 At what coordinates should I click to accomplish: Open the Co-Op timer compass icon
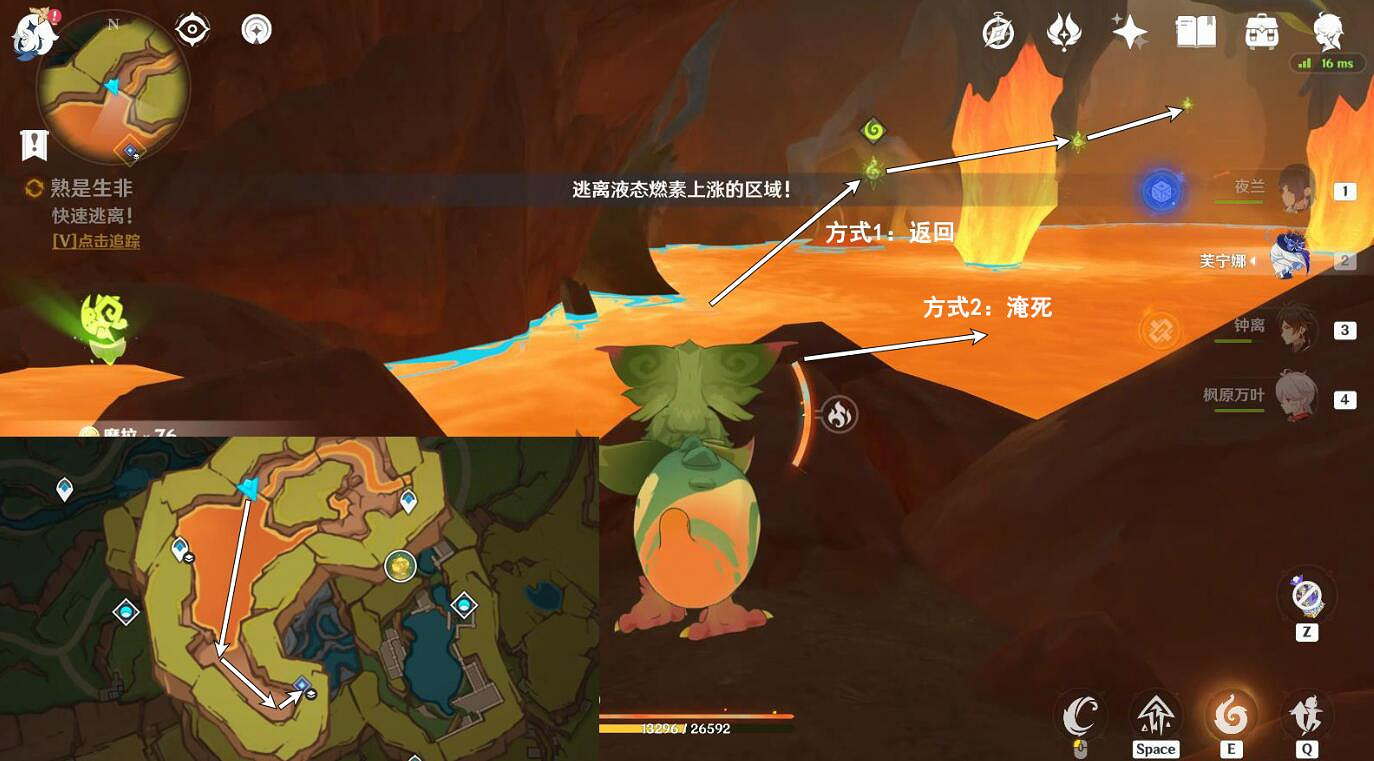(995, 31)
